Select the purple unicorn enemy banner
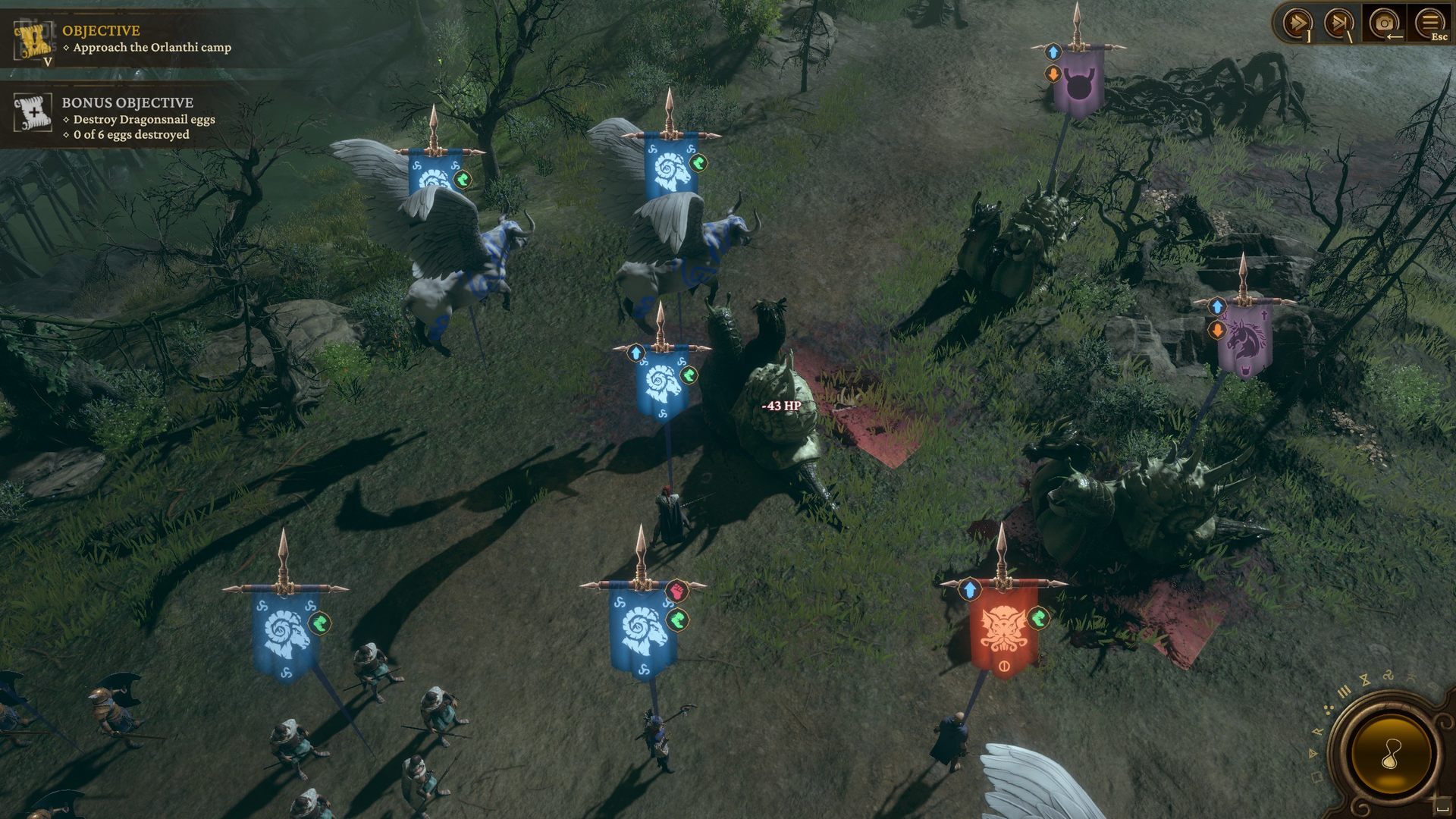Viewport: 1456px width, 819px height. [x=1244, y=341]
